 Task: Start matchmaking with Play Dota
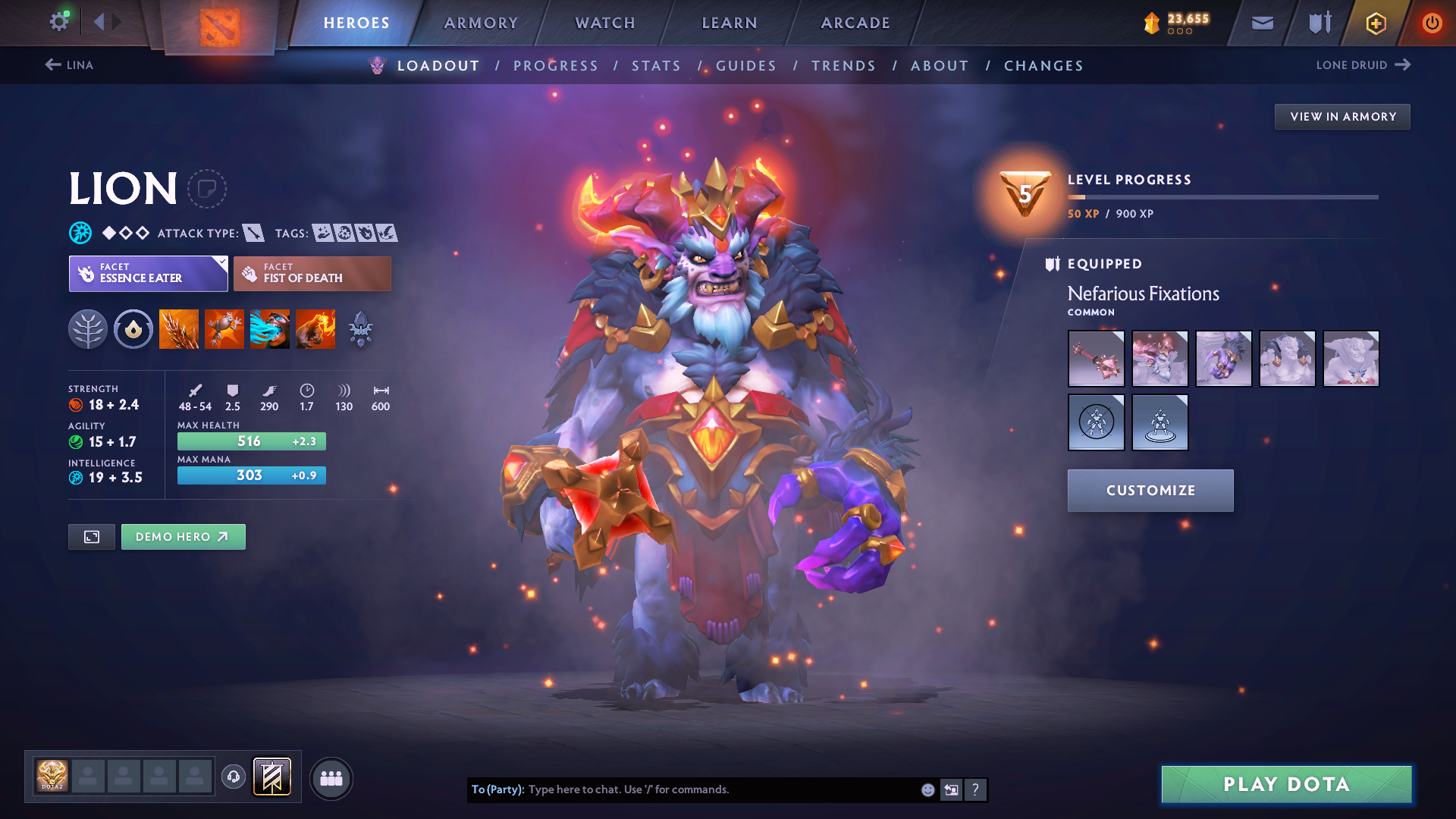tap(1286, 784)
